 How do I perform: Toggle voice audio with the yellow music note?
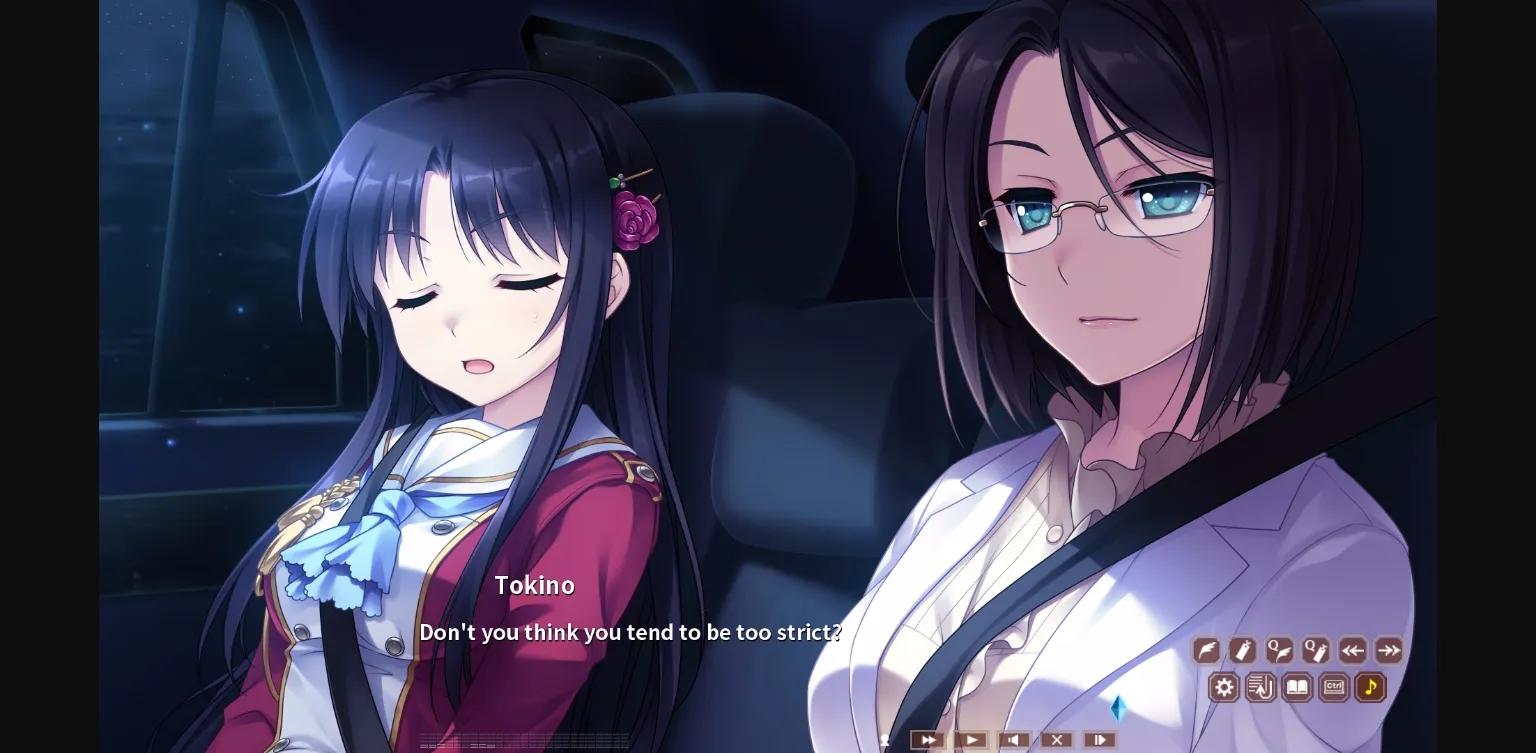1369,687
